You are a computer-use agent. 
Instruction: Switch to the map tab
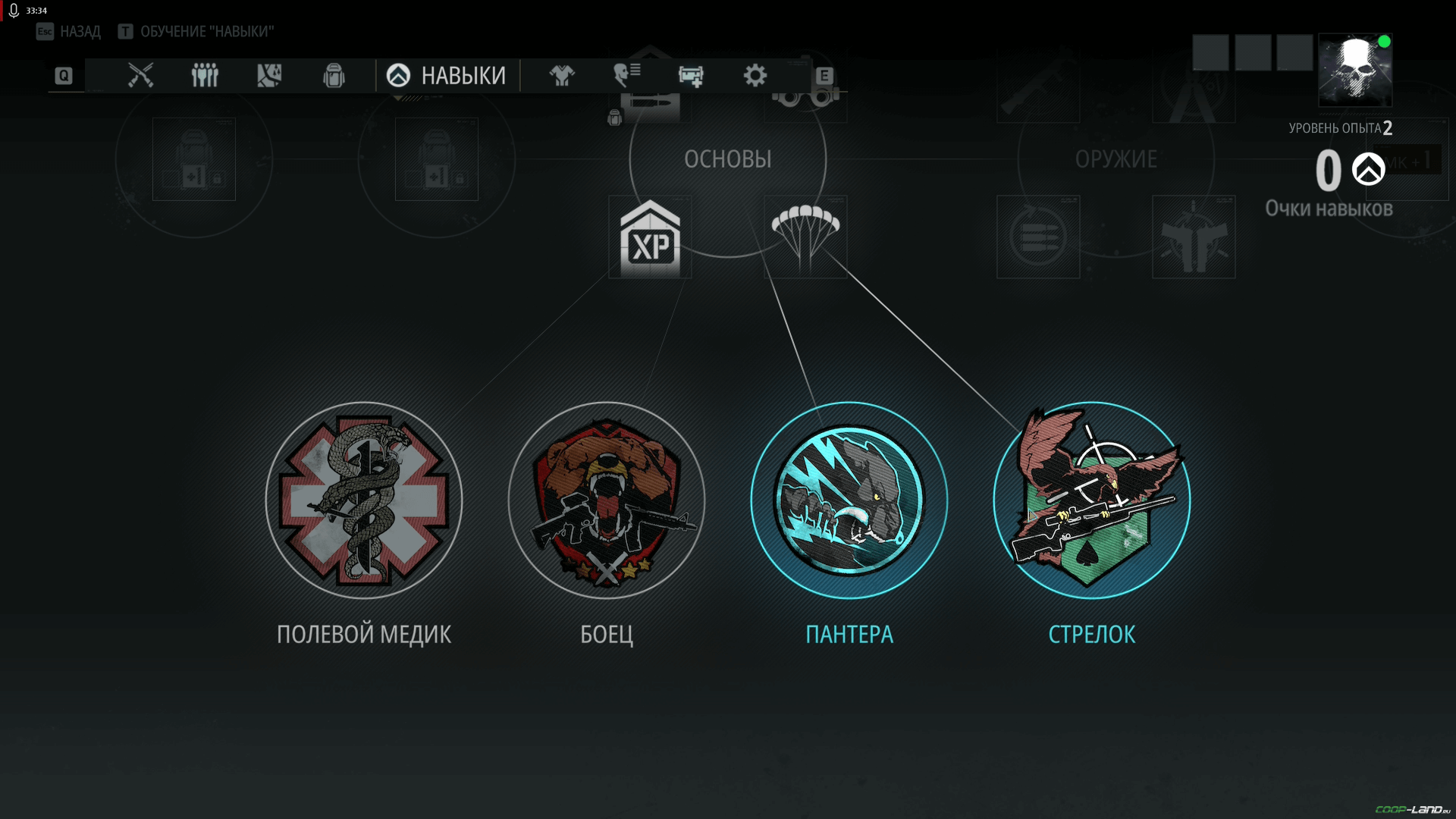pyautogui.click(x=269, y=75)
